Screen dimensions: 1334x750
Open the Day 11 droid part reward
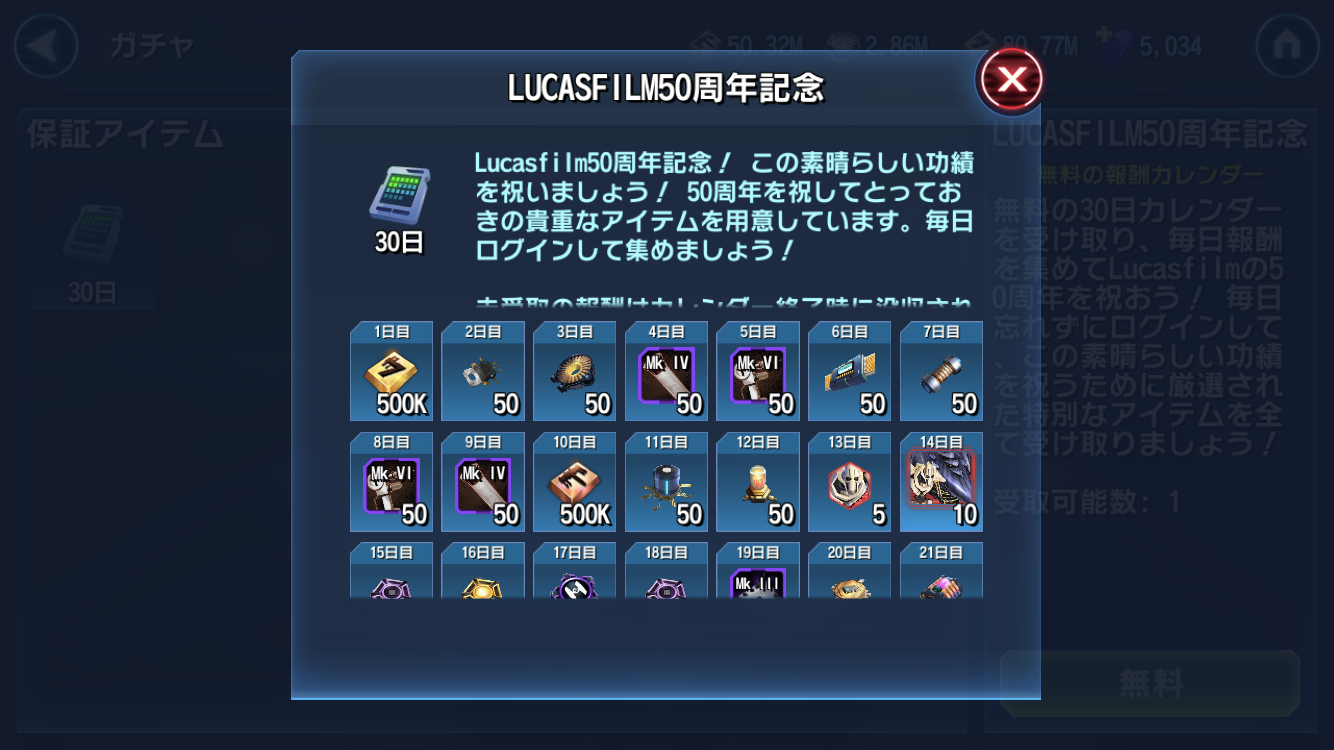click(x=666, y=482)
